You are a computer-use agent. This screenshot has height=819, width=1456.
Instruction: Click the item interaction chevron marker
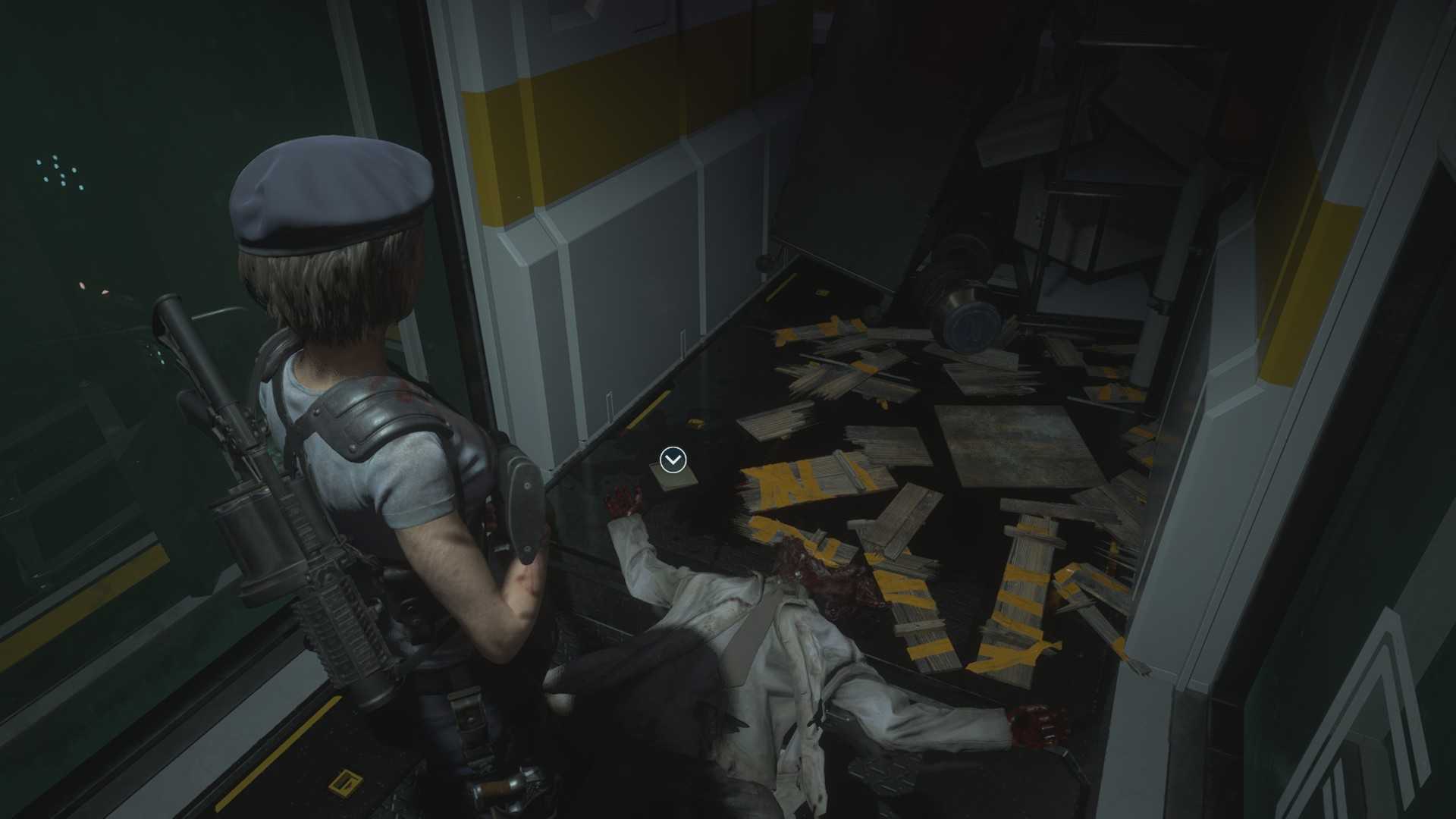[673, 460]
